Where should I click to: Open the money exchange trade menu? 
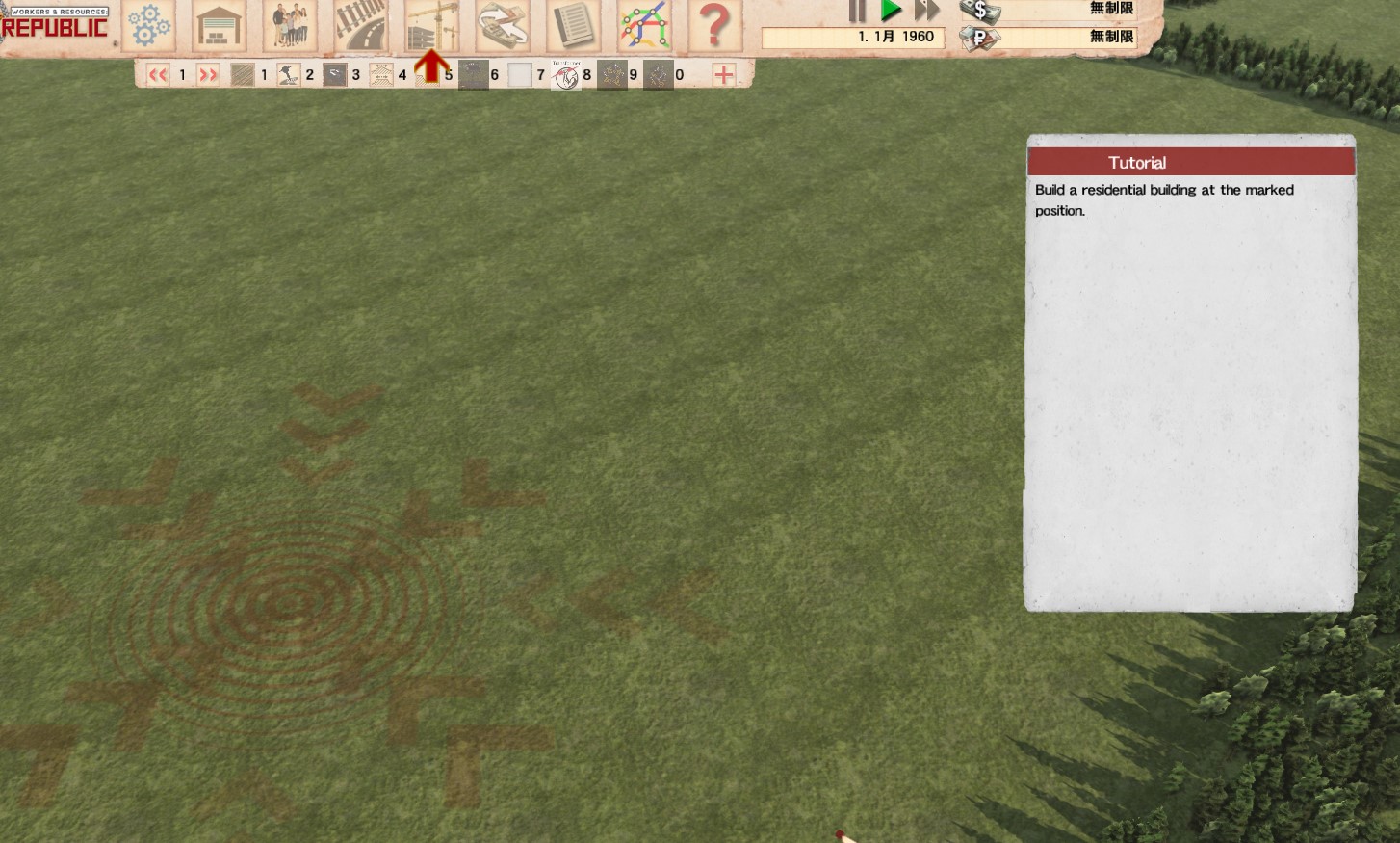point(502,25)
